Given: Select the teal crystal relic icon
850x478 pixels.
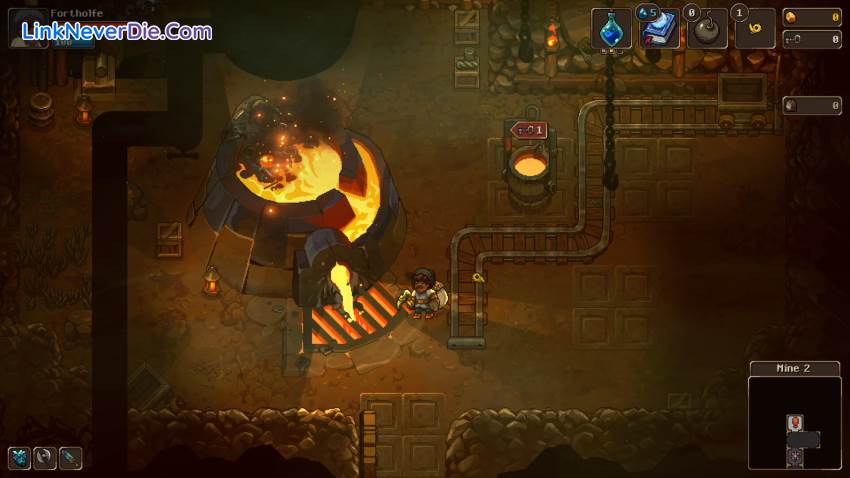Looking at the screenshot, I should (x=20, y=458).
